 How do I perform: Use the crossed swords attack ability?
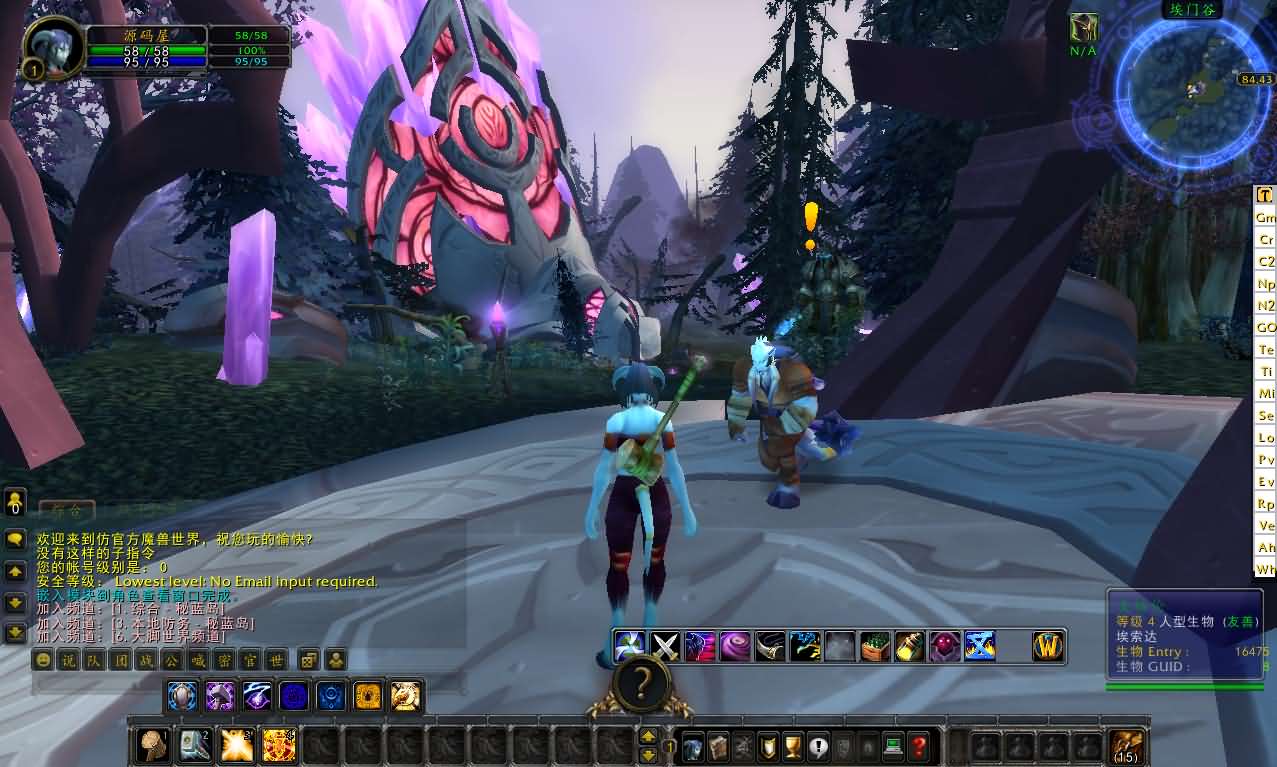pyautogui.click(x=665, y=646)
